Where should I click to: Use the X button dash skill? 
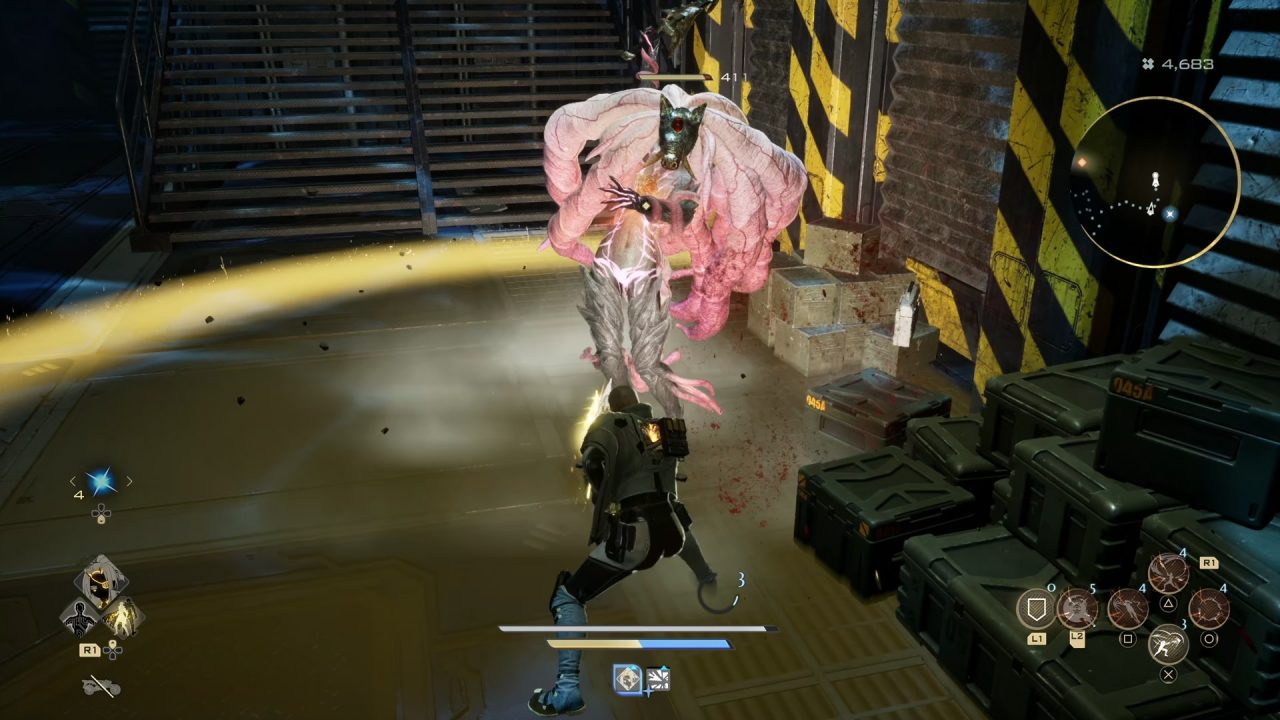click(x=1167, y=642)
